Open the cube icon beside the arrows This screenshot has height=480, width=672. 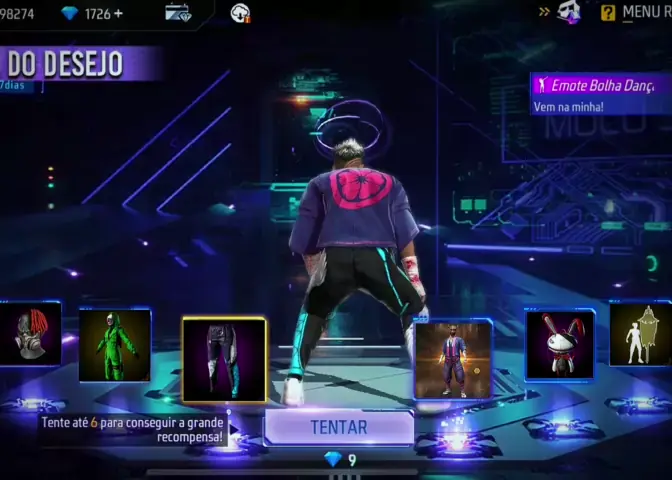pos(569,12)
